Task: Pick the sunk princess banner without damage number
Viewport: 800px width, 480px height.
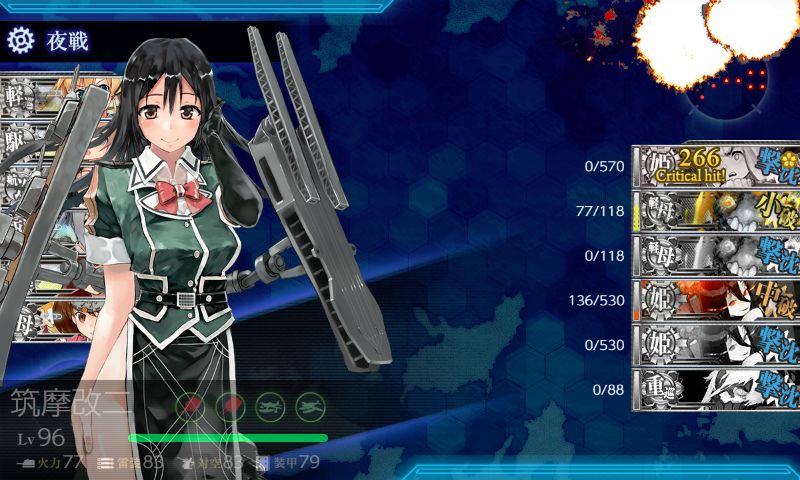Action: (715, 344)
